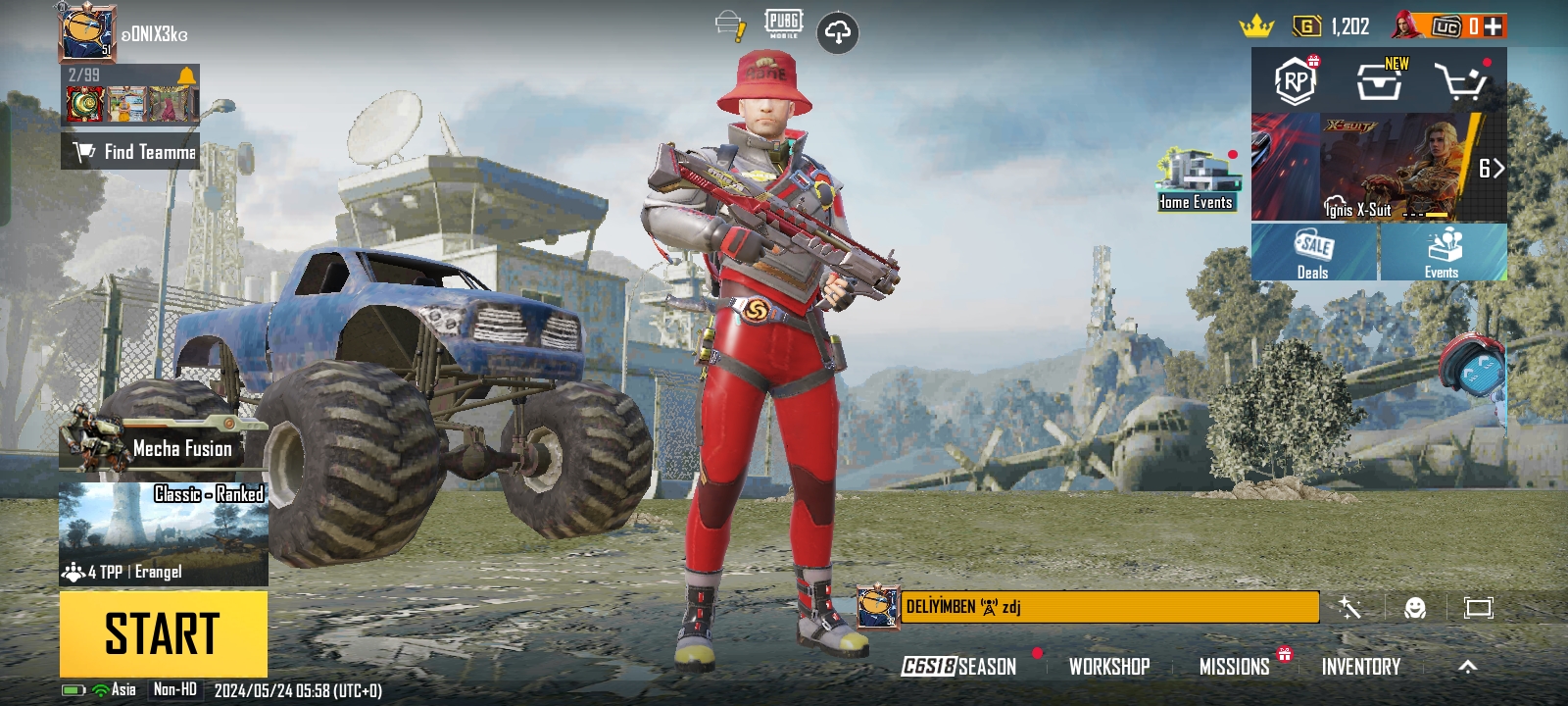
Task: Open the Inventory menu
Action: [x=1360, y=667]
